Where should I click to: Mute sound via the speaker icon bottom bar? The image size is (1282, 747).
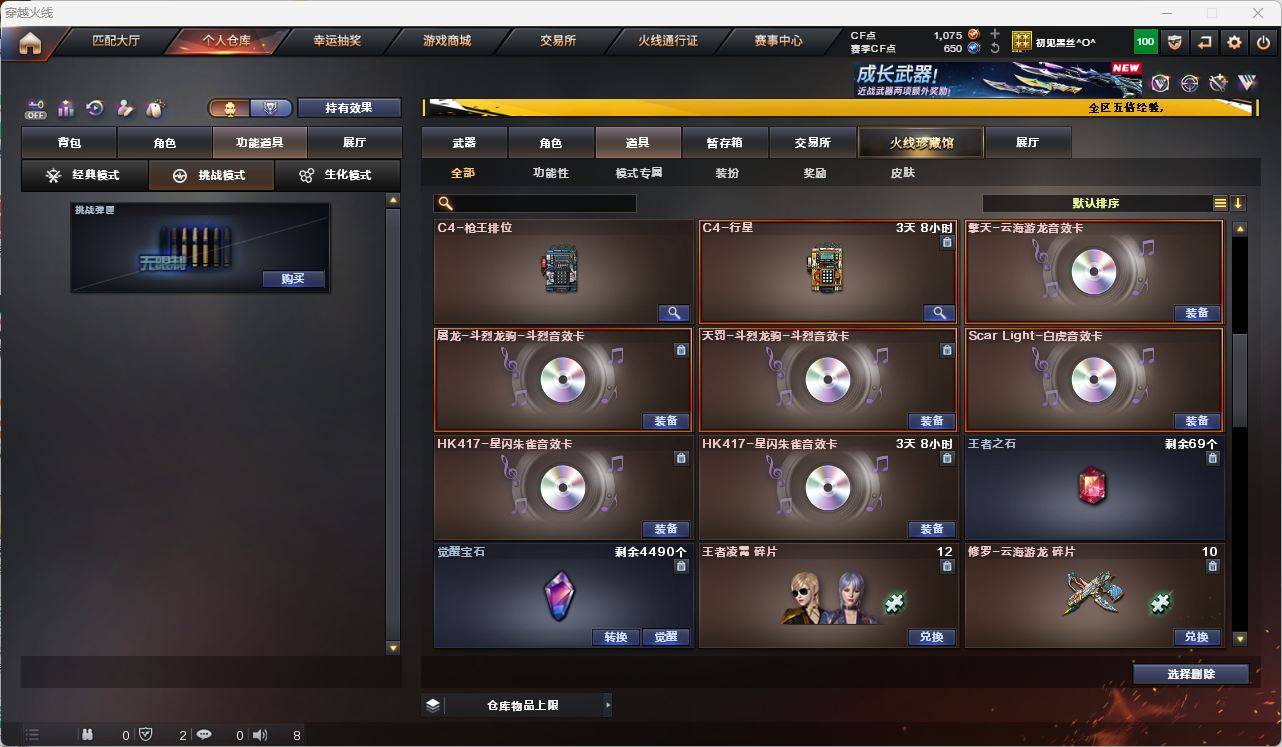[259, 734]
